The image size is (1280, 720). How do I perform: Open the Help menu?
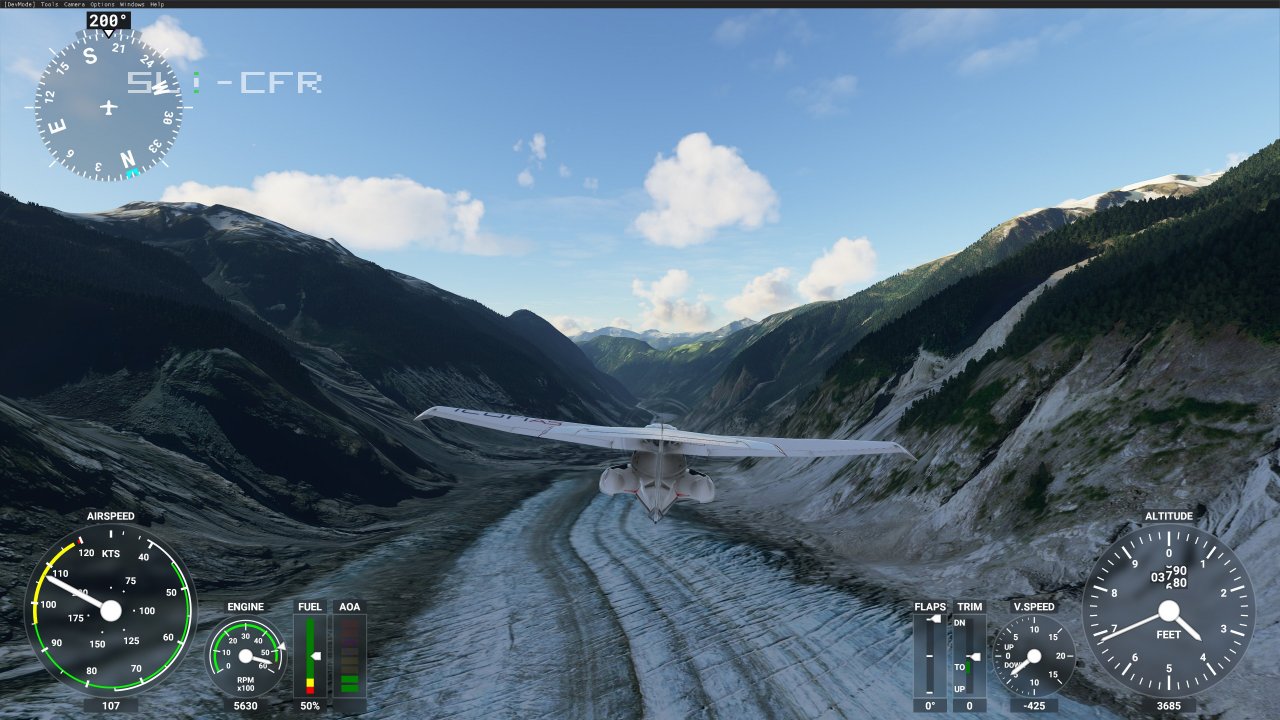point(158,4)
